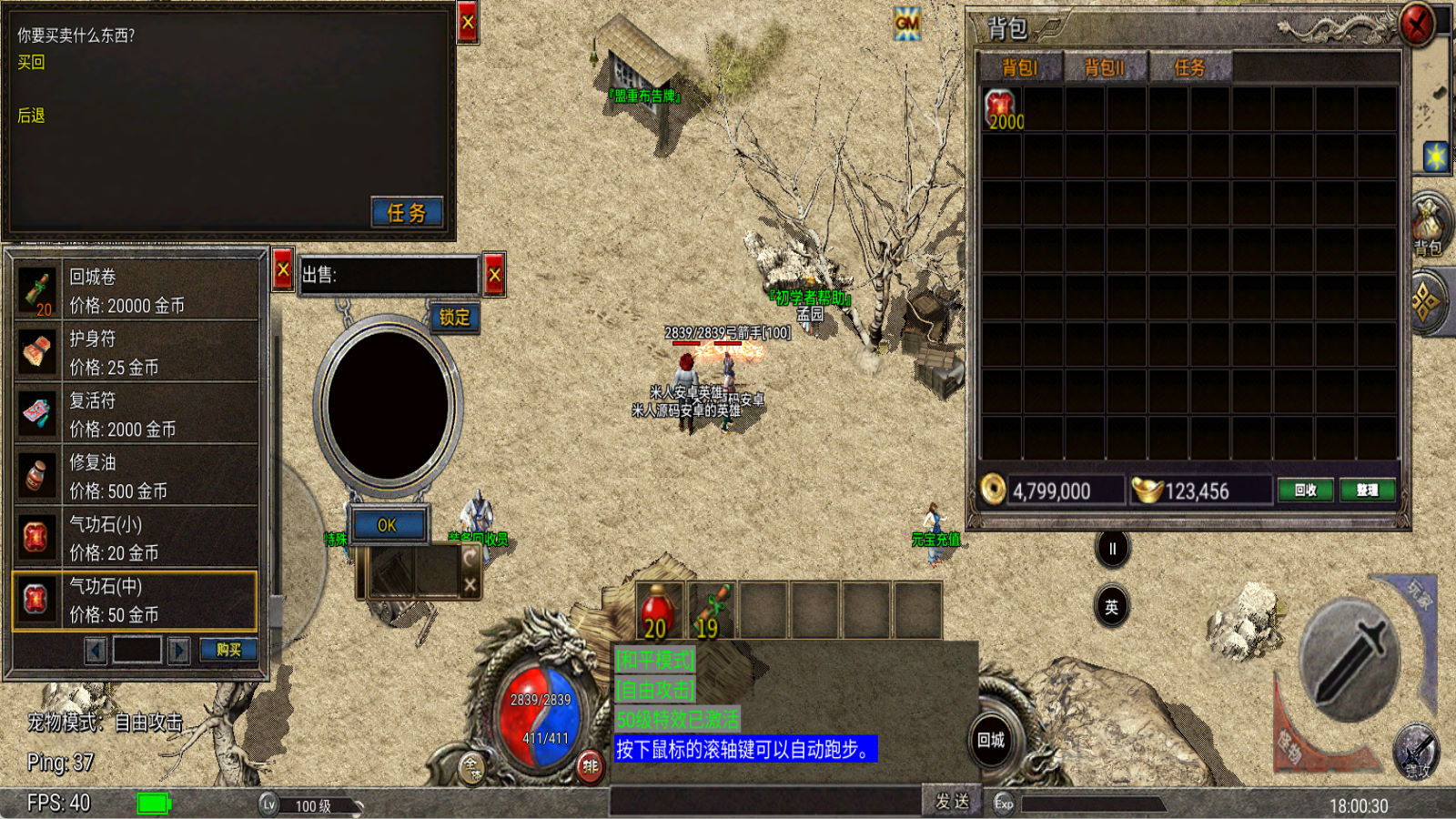The image size is (1456, 819).
Task: Close the 出售 sell window
Action: (x=494, y=274)
